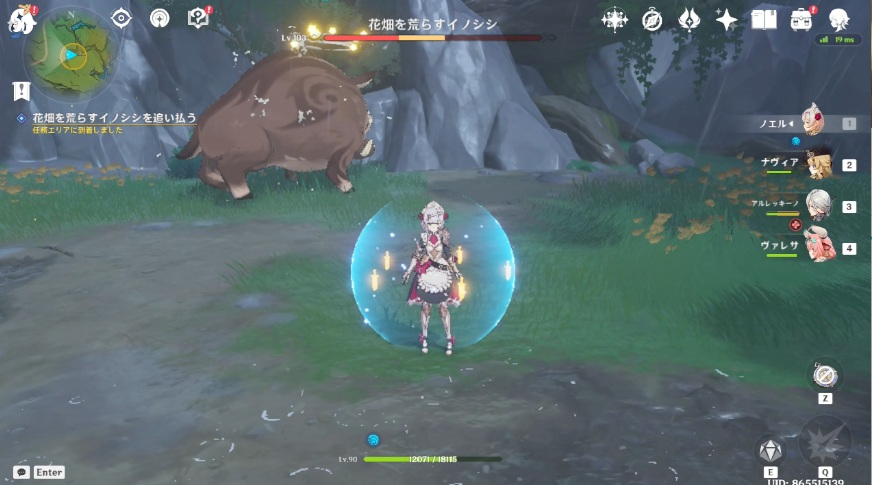Open the Paimon menu
Screen dimensions: 872x485
tap(21, 19)
